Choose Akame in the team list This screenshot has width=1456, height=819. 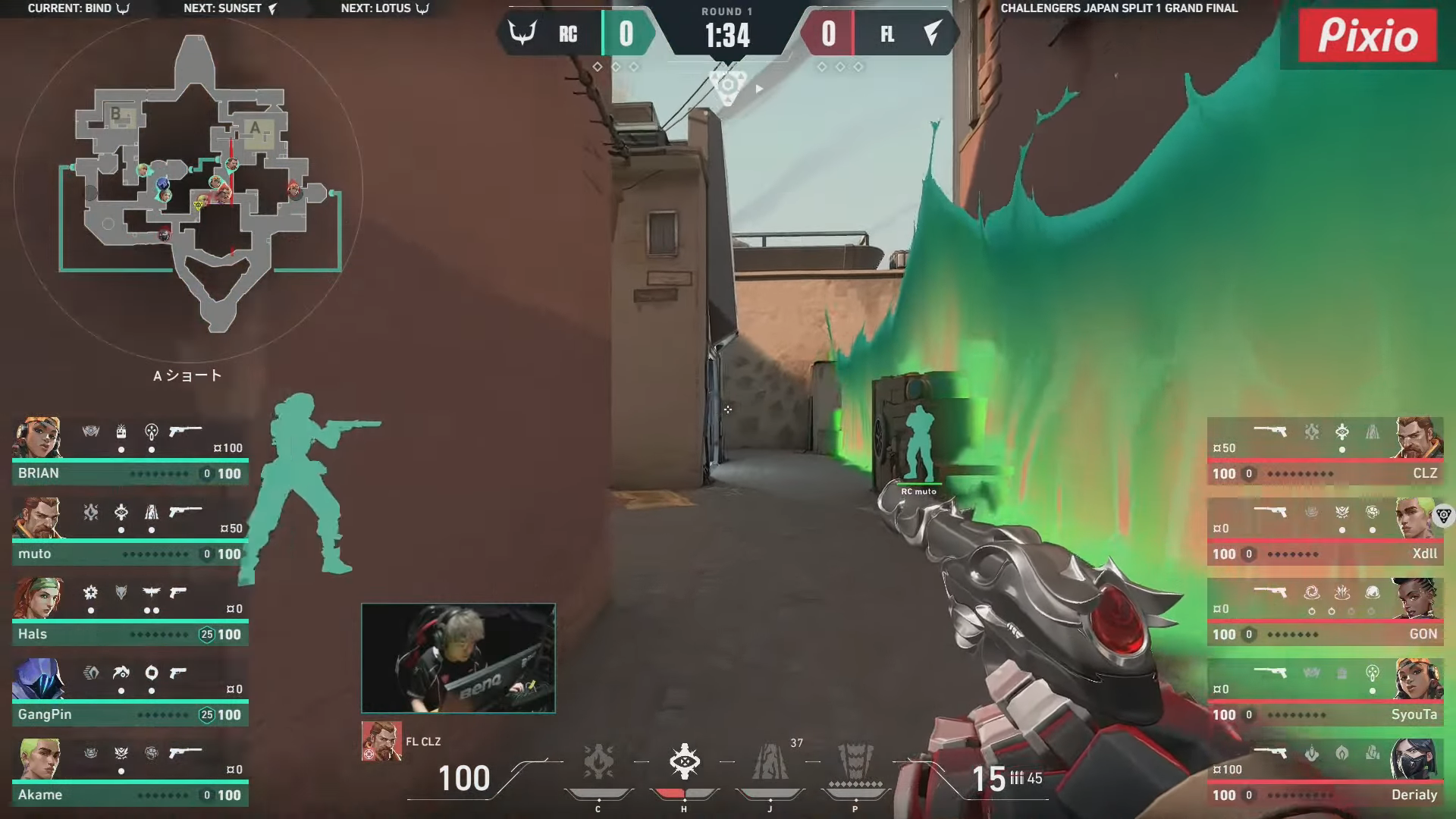(130, 773)
